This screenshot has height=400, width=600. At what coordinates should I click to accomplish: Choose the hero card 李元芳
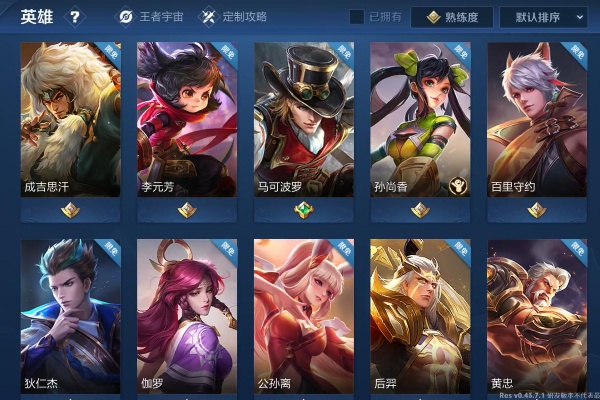pos(186,120)
